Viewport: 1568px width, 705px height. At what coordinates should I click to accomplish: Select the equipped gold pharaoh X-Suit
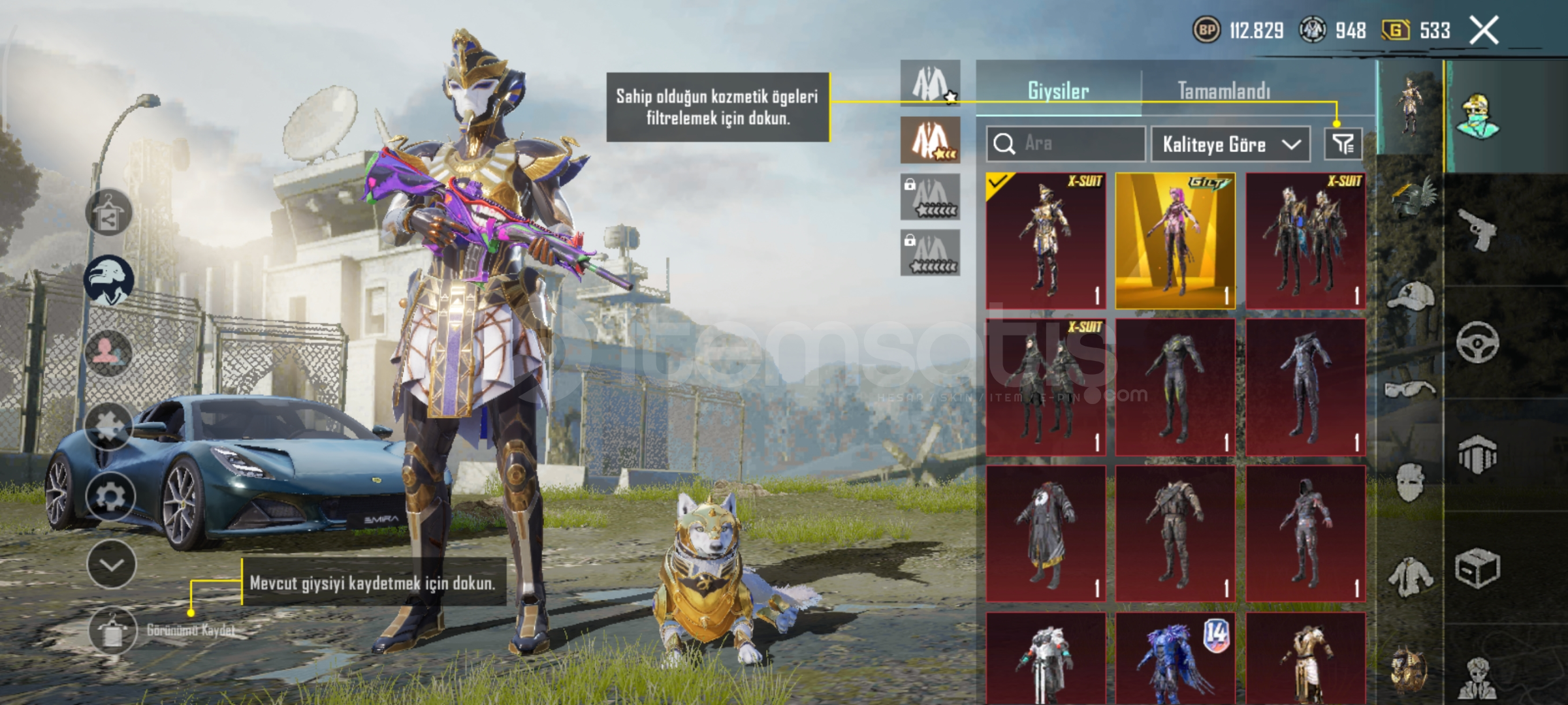point(1046,240)
